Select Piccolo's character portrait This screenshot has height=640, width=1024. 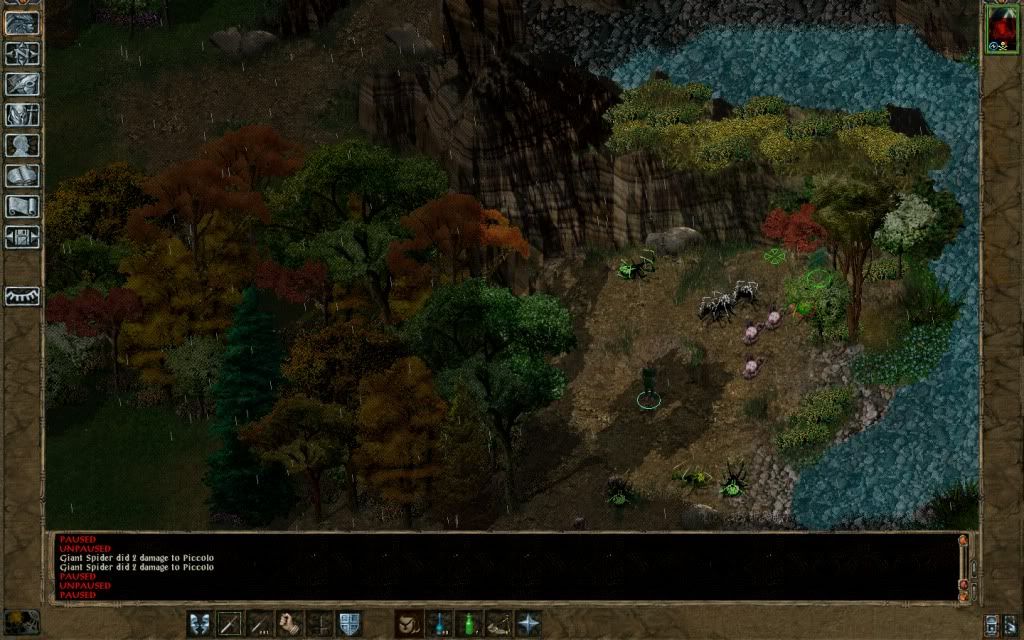[x=1001, y=27]
